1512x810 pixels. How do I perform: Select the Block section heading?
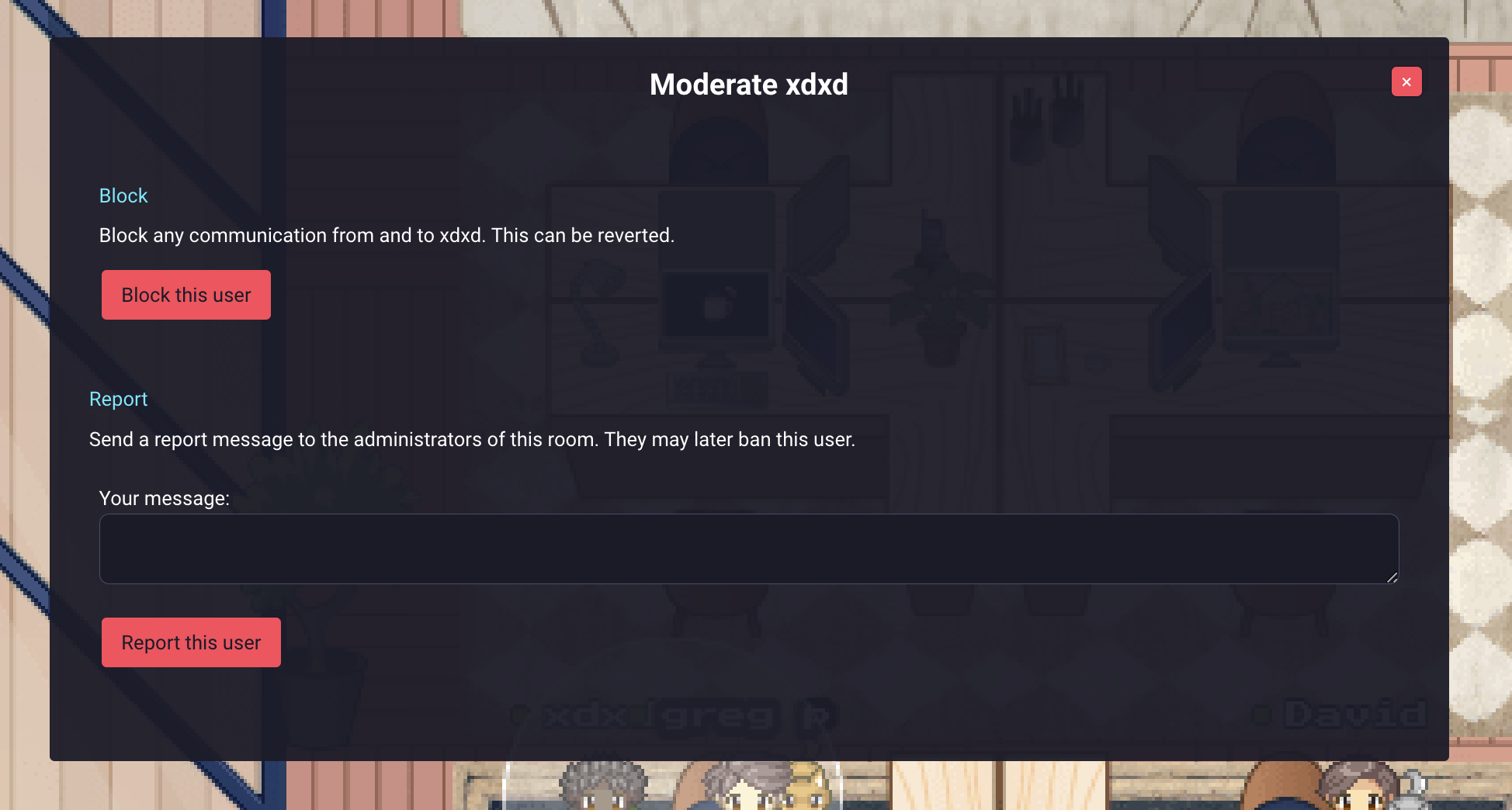(x=123, y=196)
